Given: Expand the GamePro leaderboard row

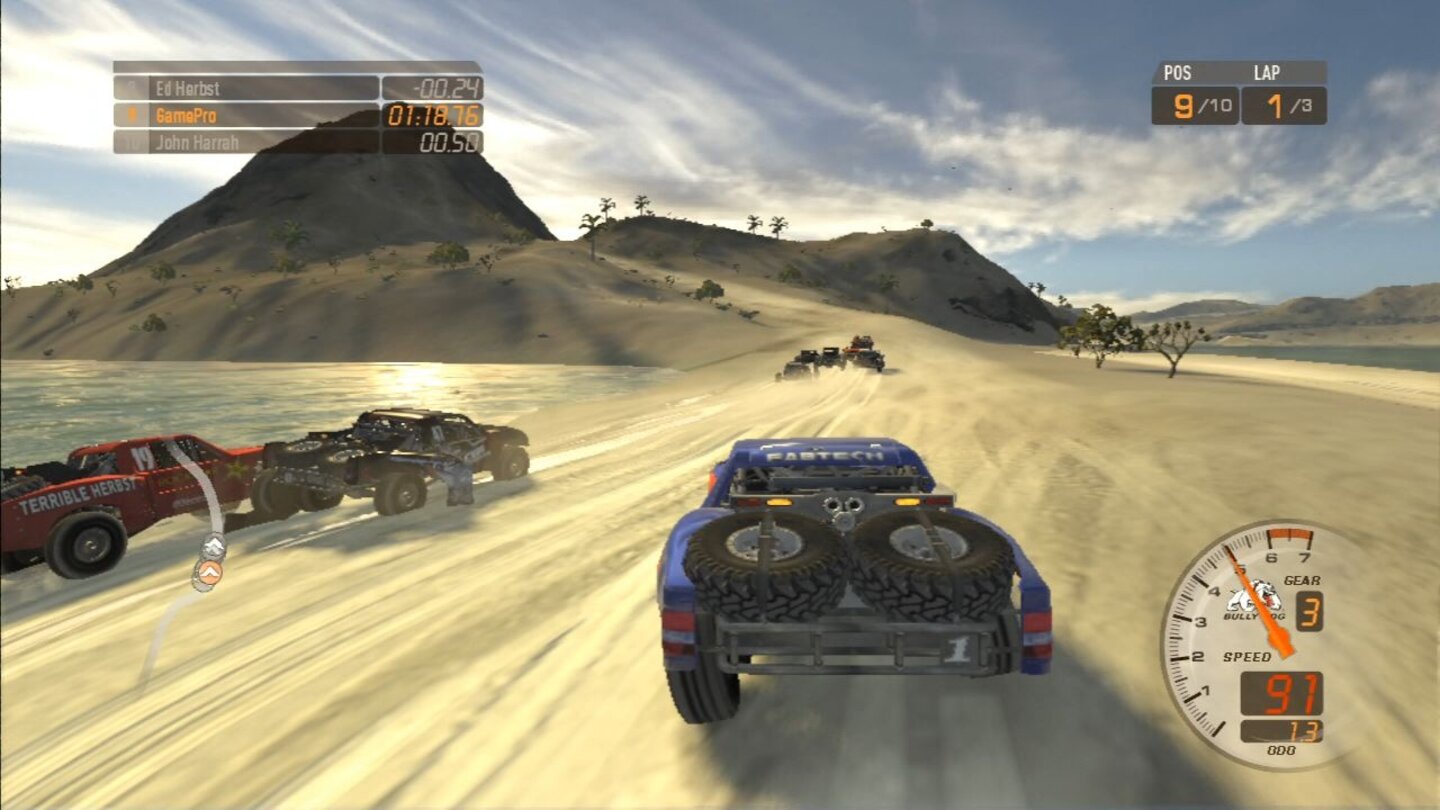Looking at the screenshot, I should click(250, 115).
